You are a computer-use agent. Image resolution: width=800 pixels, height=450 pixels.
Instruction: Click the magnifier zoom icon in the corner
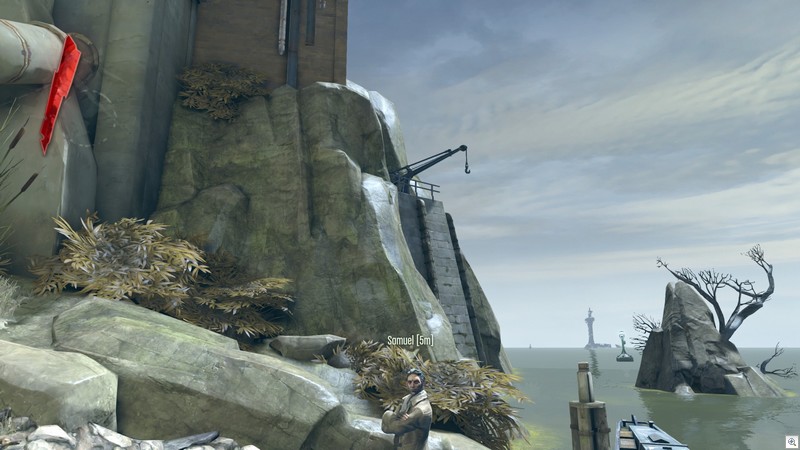coord(790,440)
